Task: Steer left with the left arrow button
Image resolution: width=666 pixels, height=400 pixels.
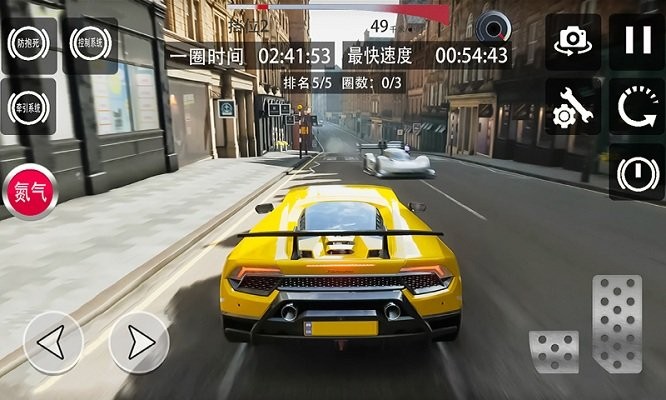Action: 53,342
